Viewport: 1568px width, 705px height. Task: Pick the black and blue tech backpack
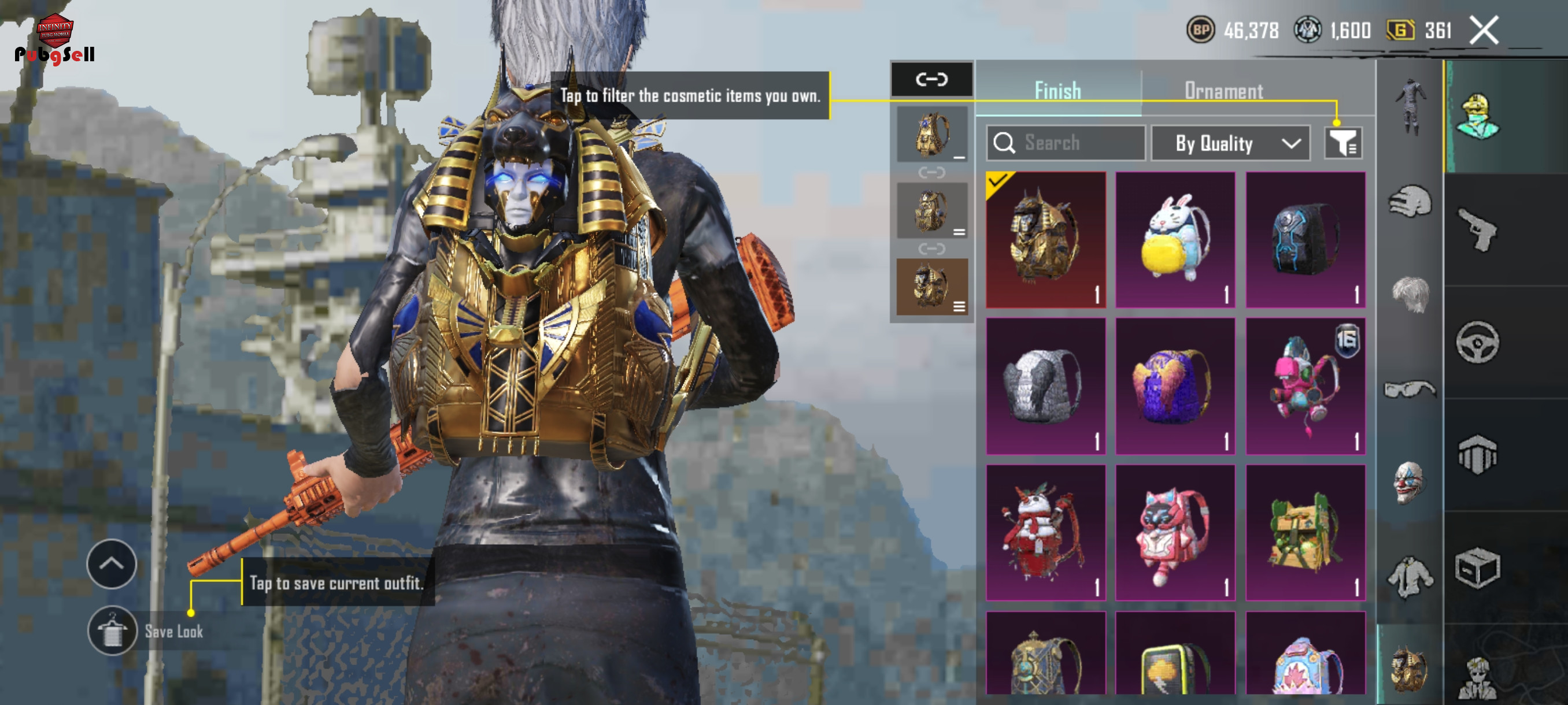coord(1306,240)
